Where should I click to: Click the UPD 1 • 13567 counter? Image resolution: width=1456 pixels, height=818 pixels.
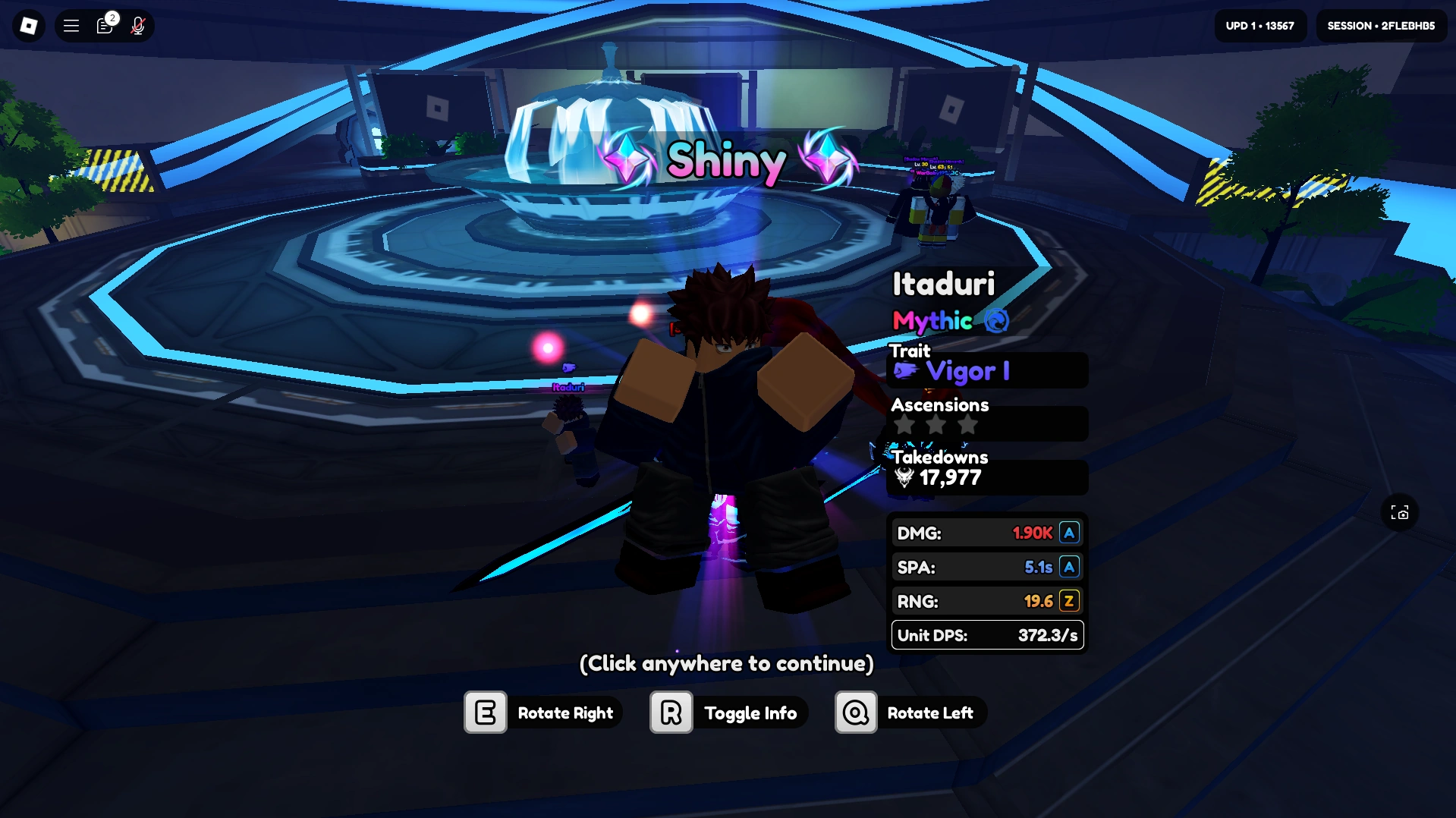tap(1259, 25)
